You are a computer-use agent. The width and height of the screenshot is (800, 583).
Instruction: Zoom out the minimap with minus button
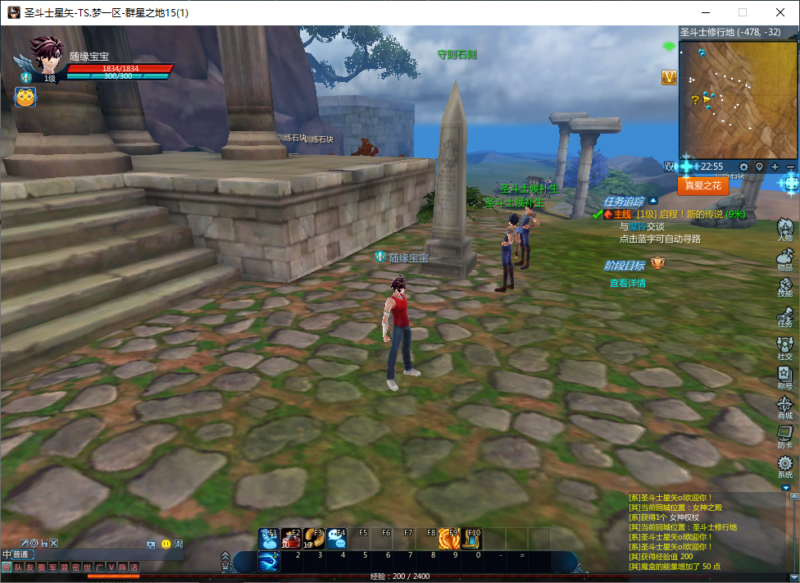(x=790, y=166)
